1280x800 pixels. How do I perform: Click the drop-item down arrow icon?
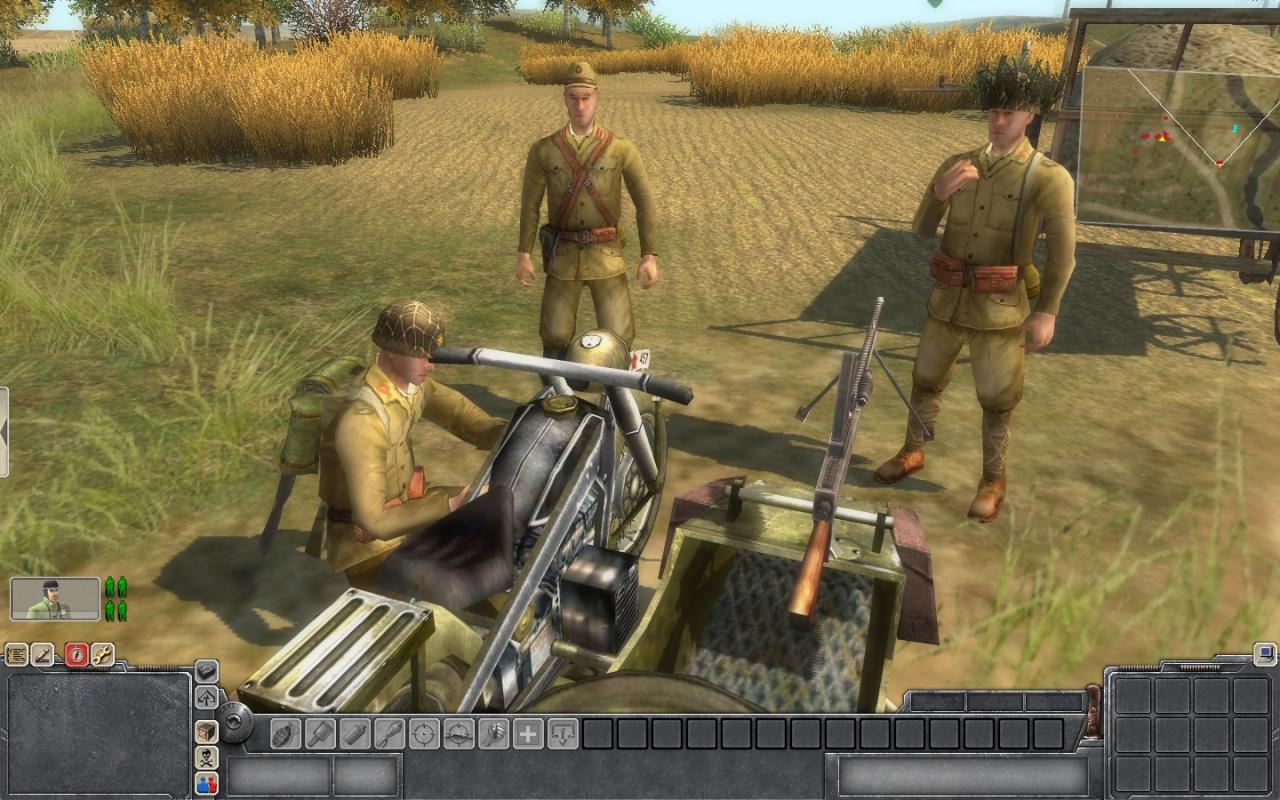563,732
